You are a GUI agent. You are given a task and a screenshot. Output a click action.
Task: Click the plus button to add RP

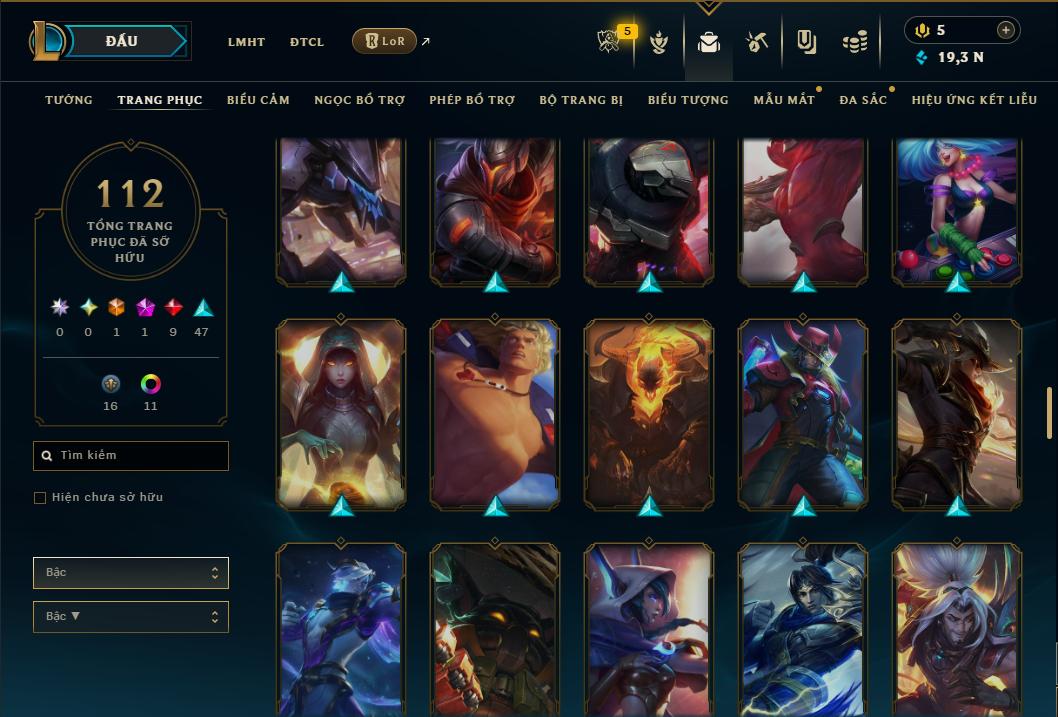[x=1006, y=30]
